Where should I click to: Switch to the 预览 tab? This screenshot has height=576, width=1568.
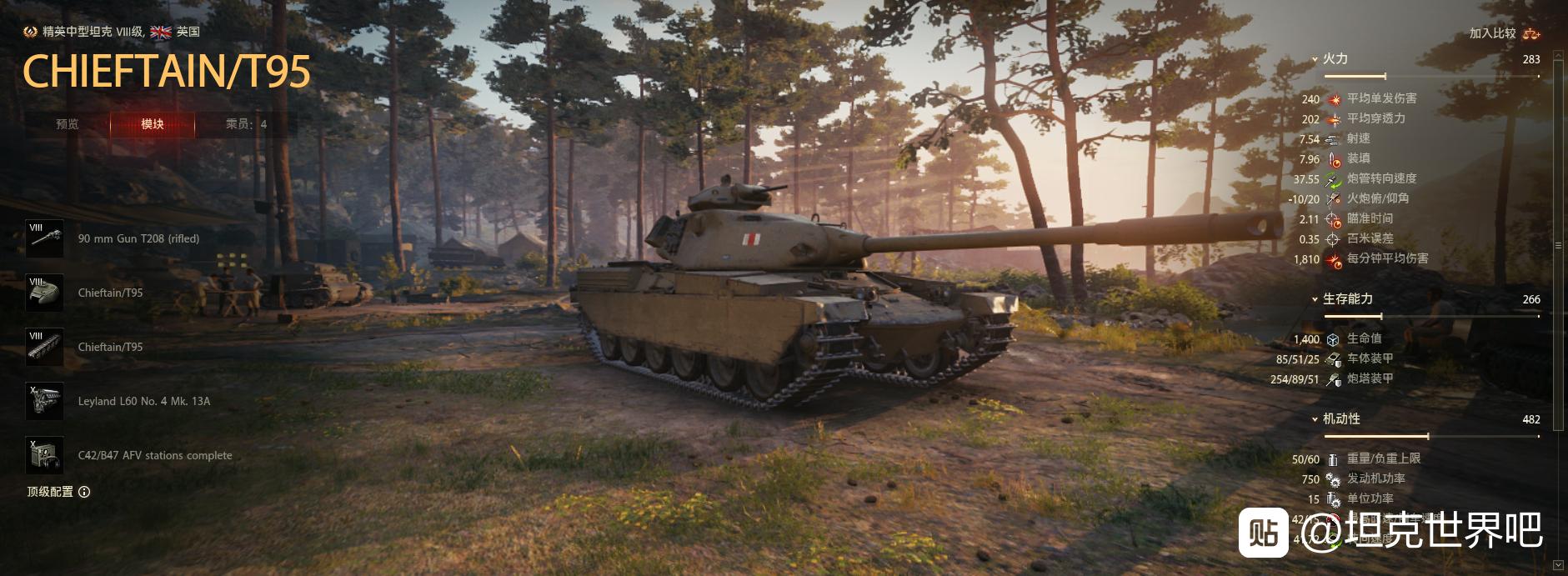pyautogui.click(x=67, y=124)
